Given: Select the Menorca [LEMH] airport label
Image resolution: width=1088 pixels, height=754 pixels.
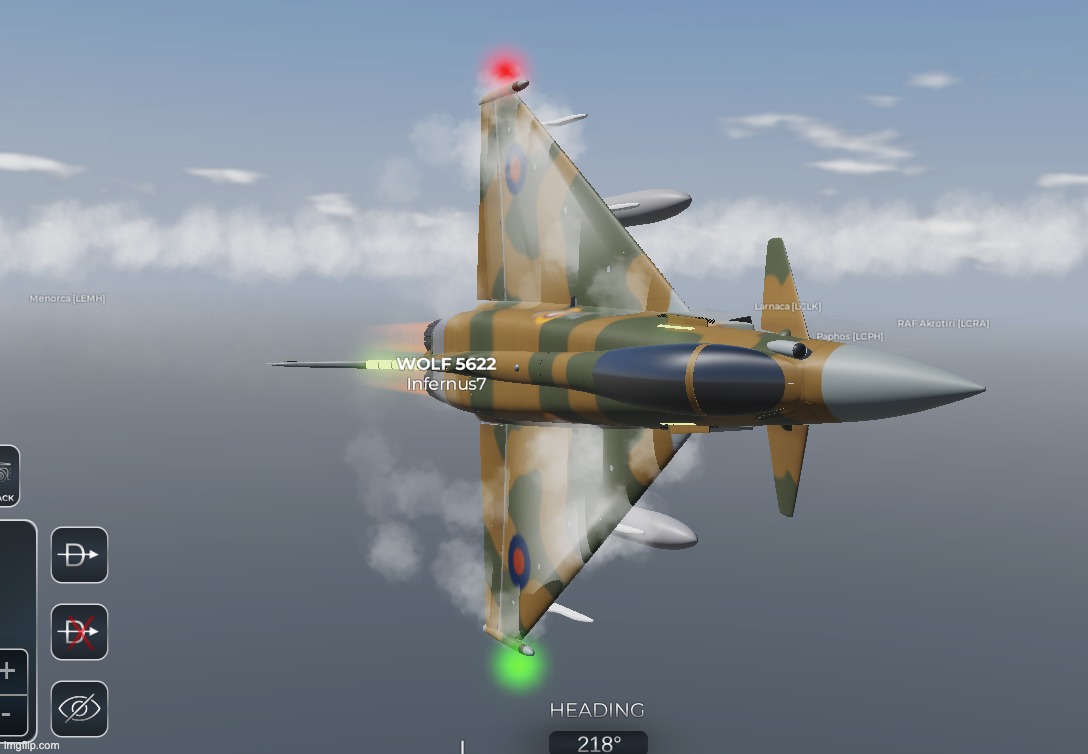Looking at the screenshot, I should (x=67, y=298).
